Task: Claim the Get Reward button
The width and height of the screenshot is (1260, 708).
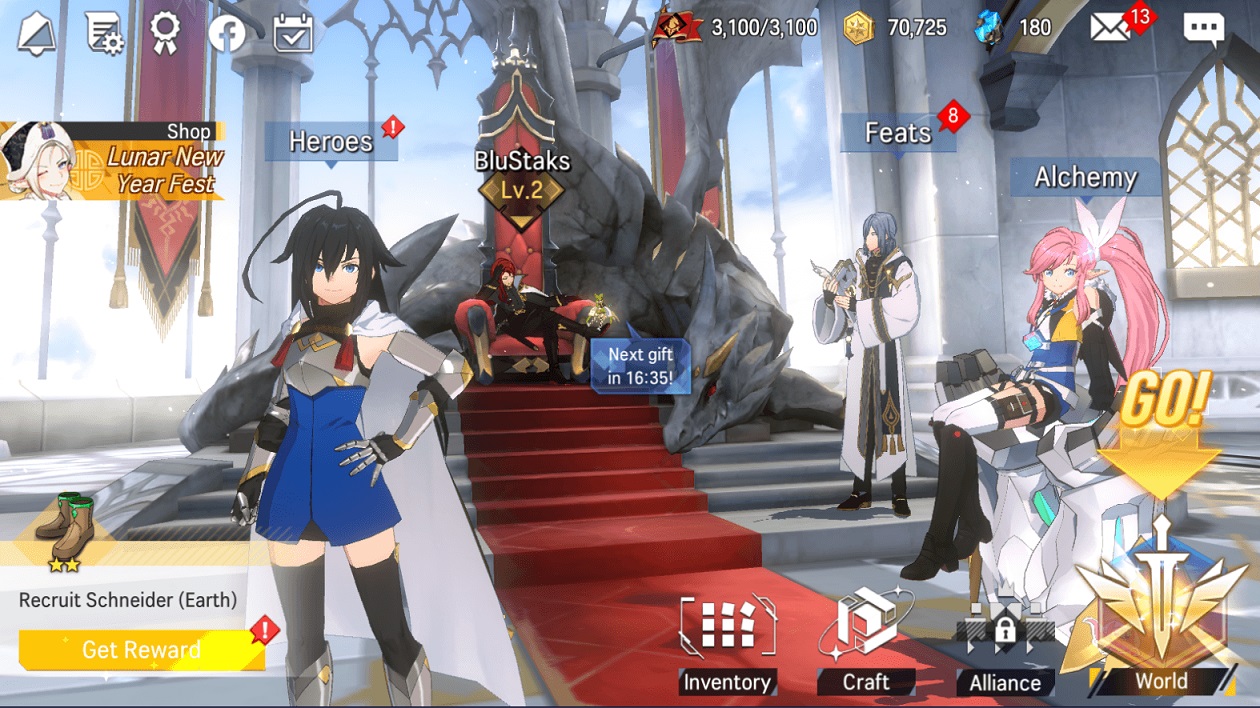Action: [141, 650]
